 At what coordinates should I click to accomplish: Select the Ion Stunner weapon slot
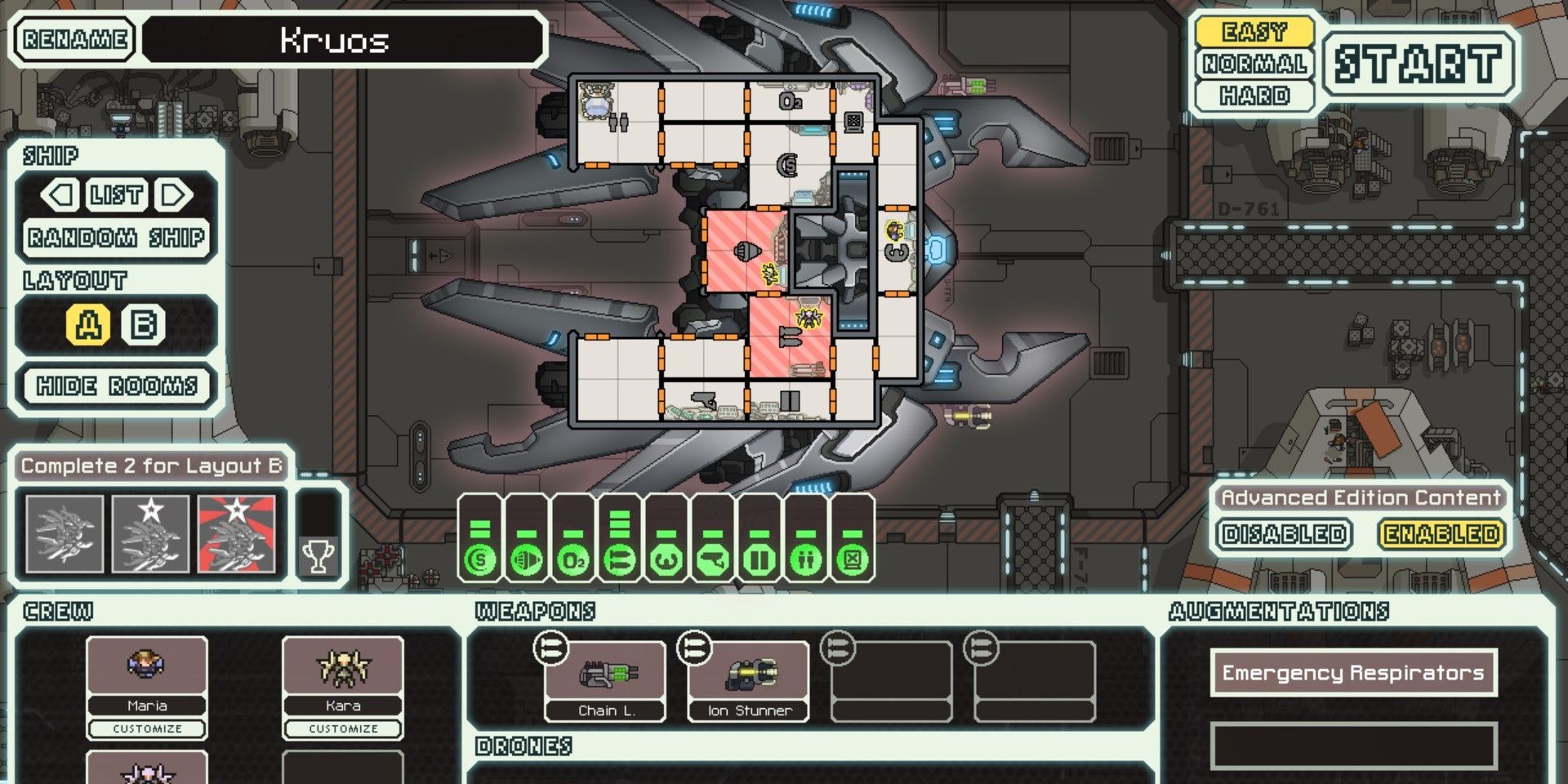[x=749, y=681]
